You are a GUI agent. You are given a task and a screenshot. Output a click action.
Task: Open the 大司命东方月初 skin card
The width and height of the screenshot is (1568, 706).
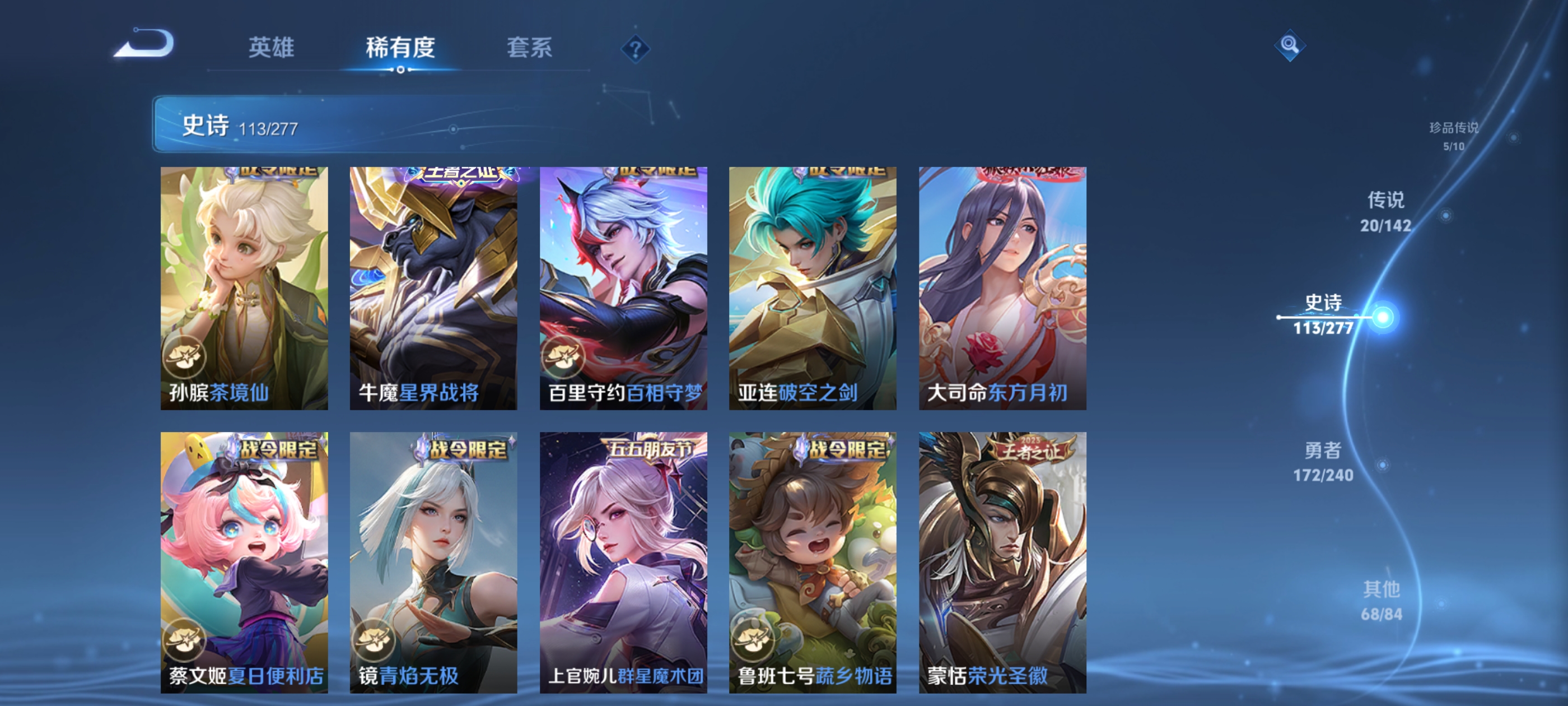tap(1001, 286)
